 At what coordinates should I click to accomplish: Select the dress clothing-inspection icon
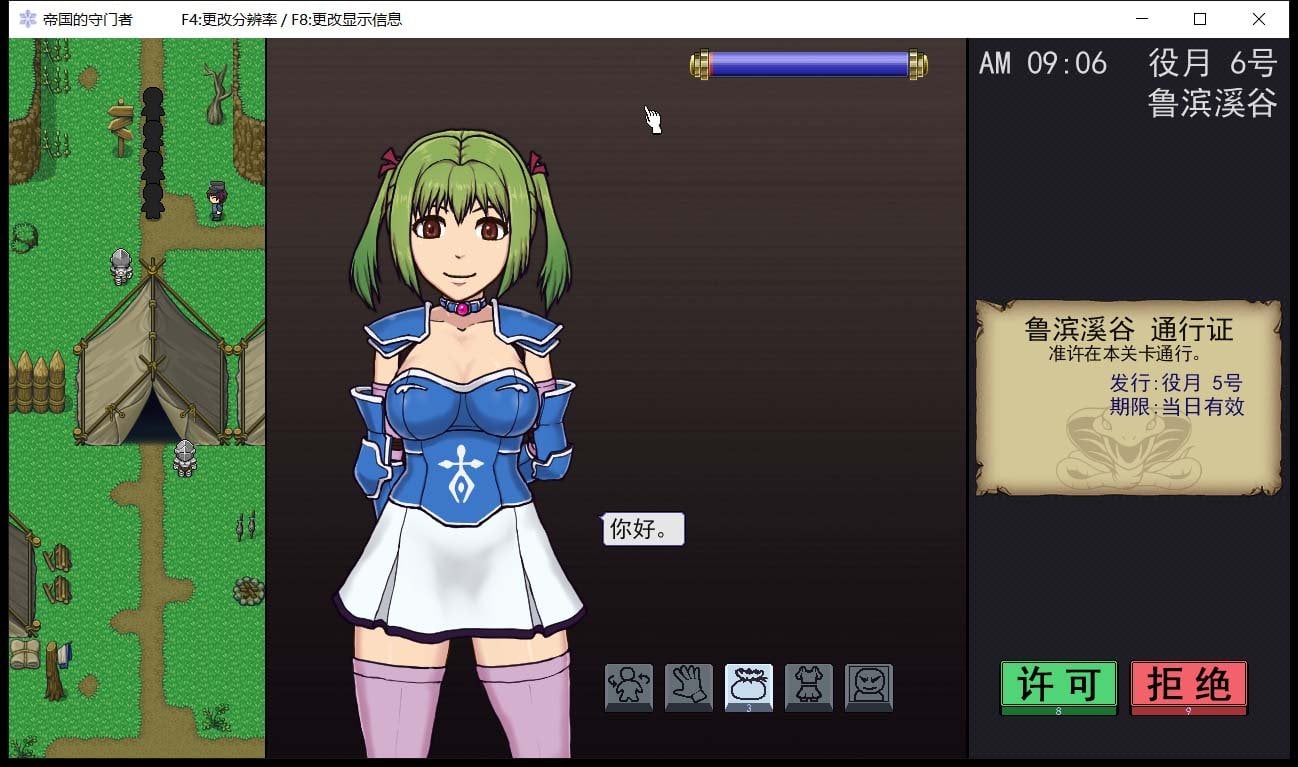(x=808, y=686)
